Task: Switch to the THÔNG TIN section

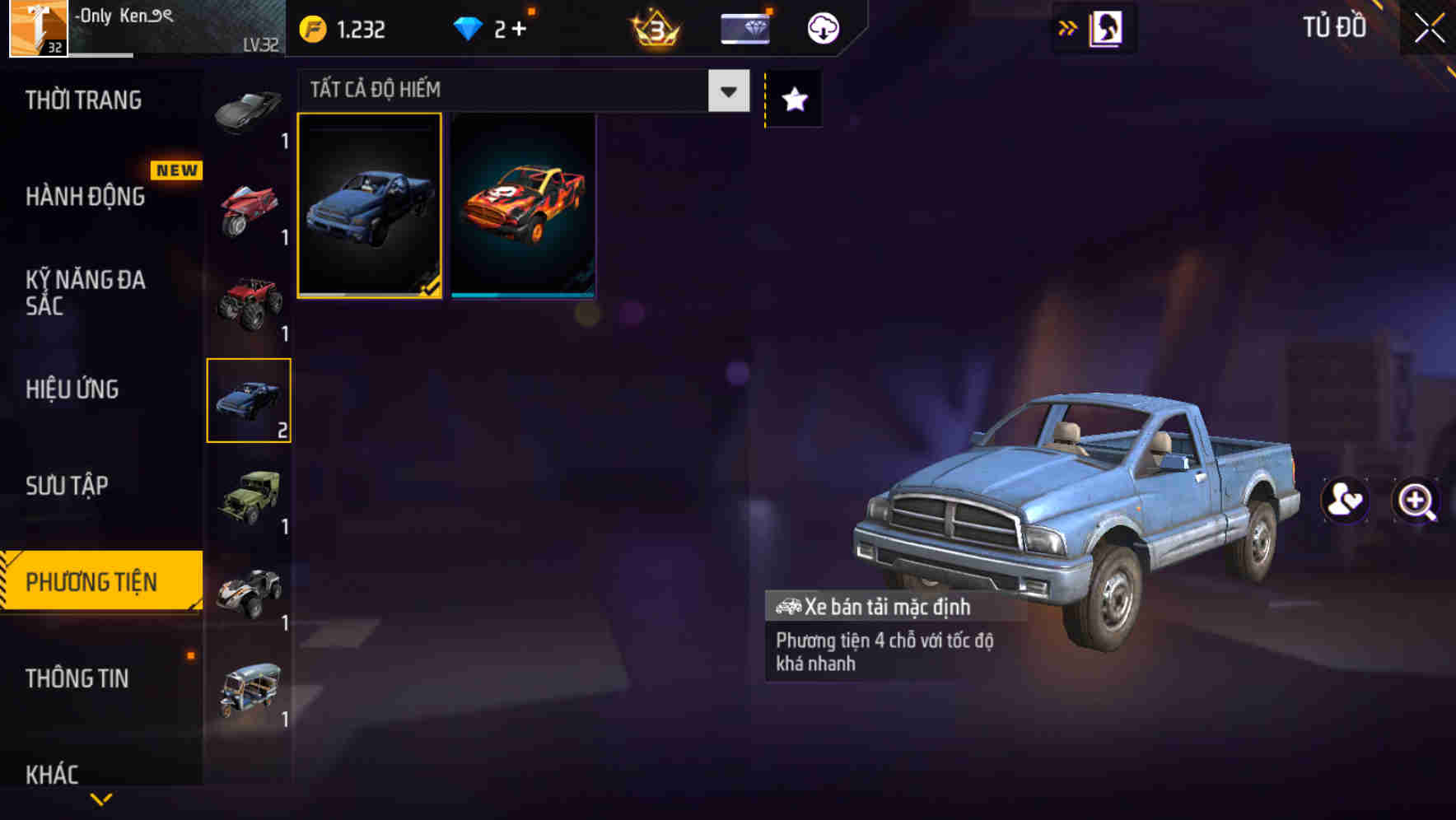Action: 78,679
